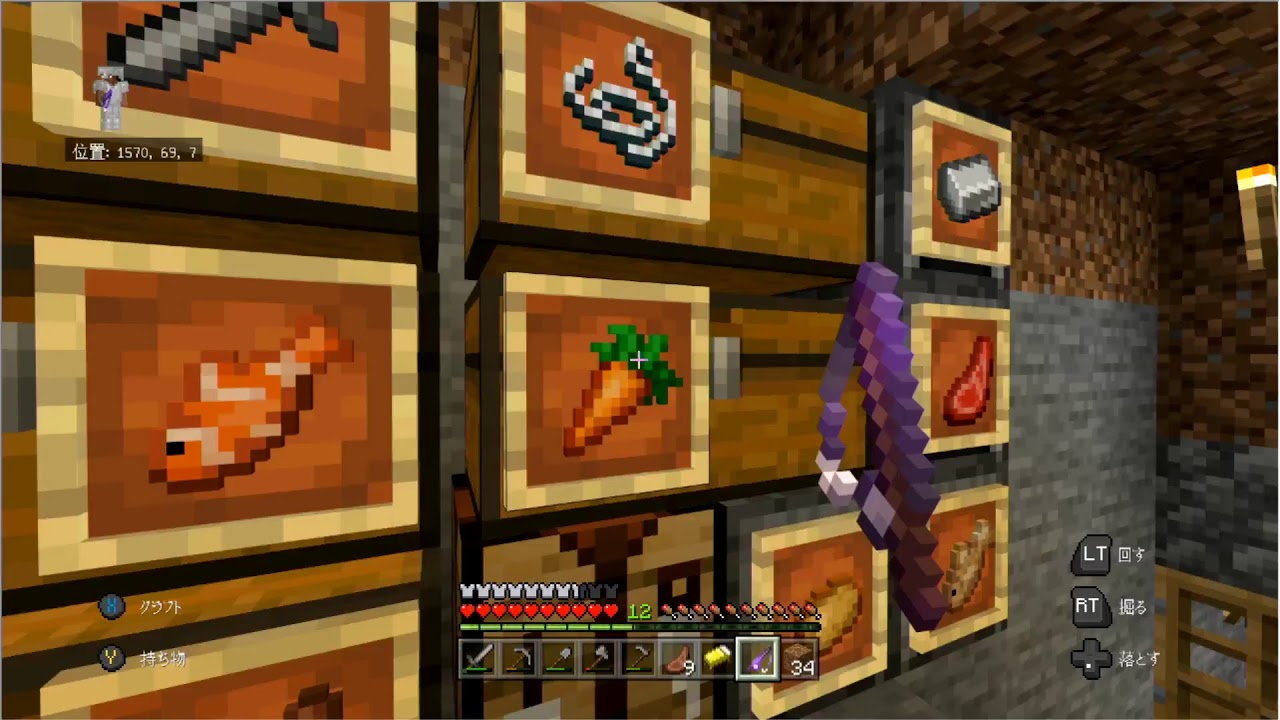Click the 位置 coordinates display
The width and height of the screenshot is (1280, 720).
(x=134, y=152)
